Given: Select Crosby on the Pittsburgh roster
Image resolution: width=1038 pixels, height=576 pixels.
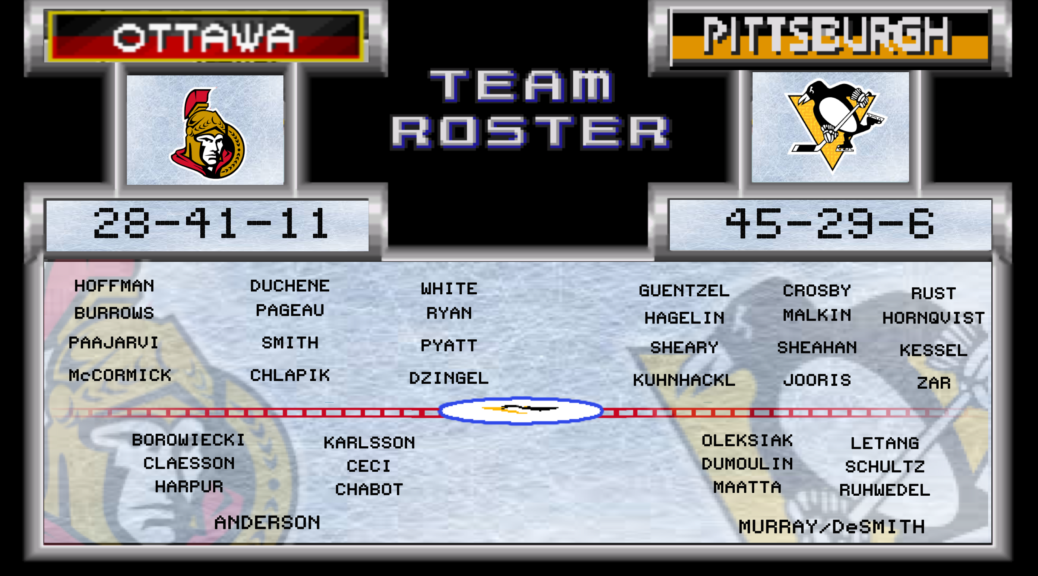Looking at the screenshot, I should [817, 291].
